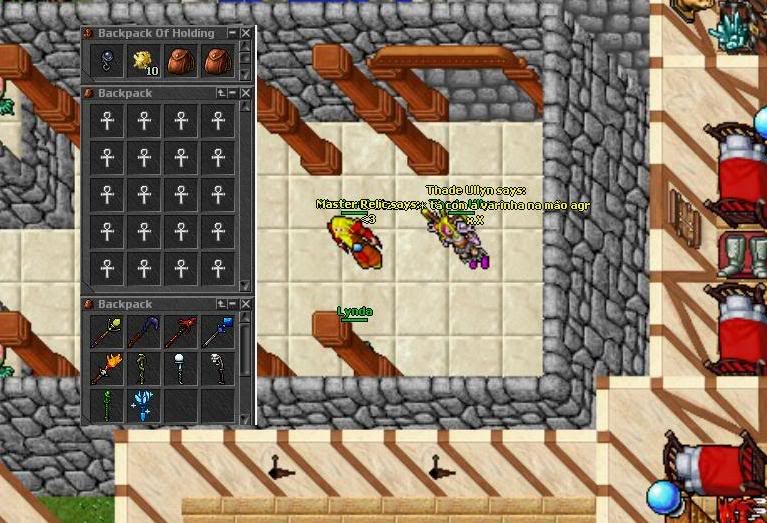
Task: Minimize the backpack window filled with ankhs
Action: click(233, 92)
